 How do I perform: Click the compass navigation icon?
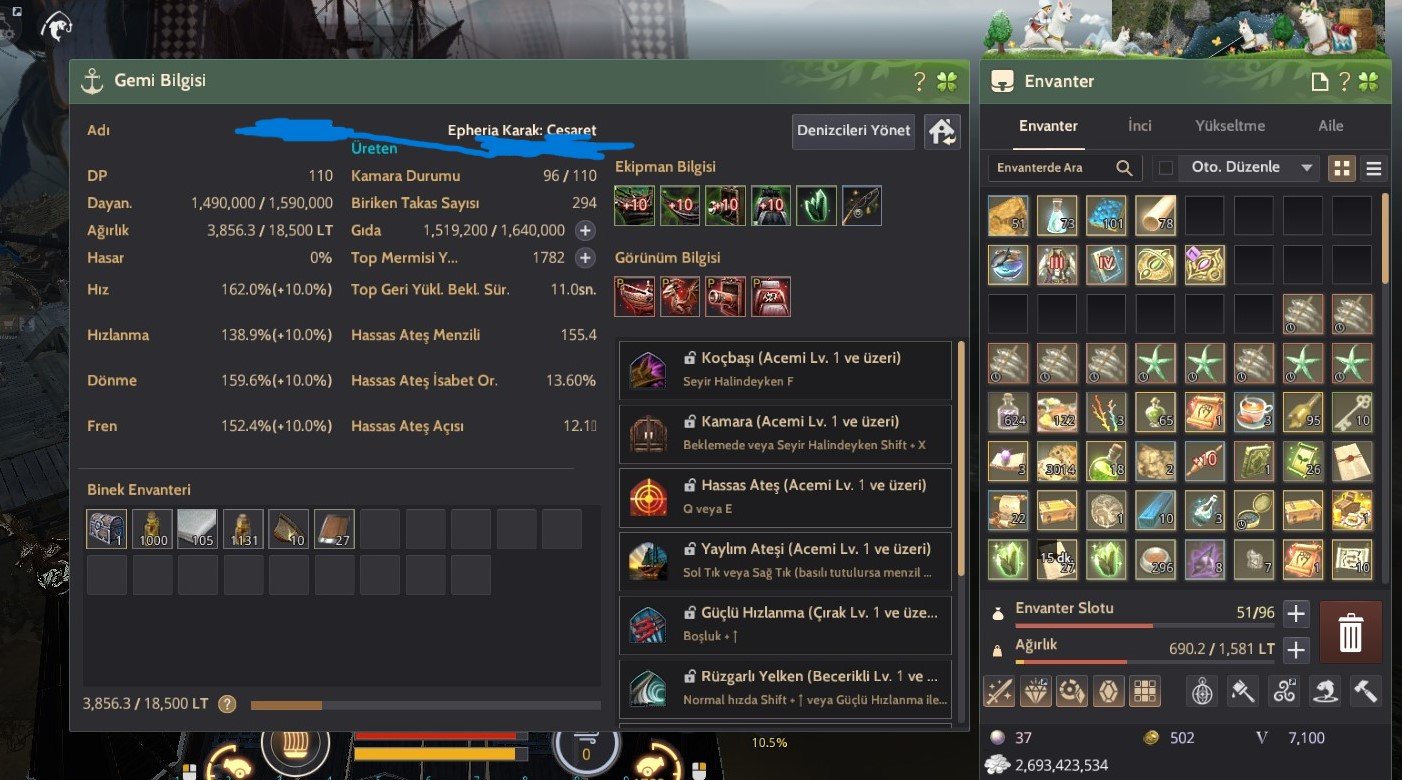coord(1204,690)
